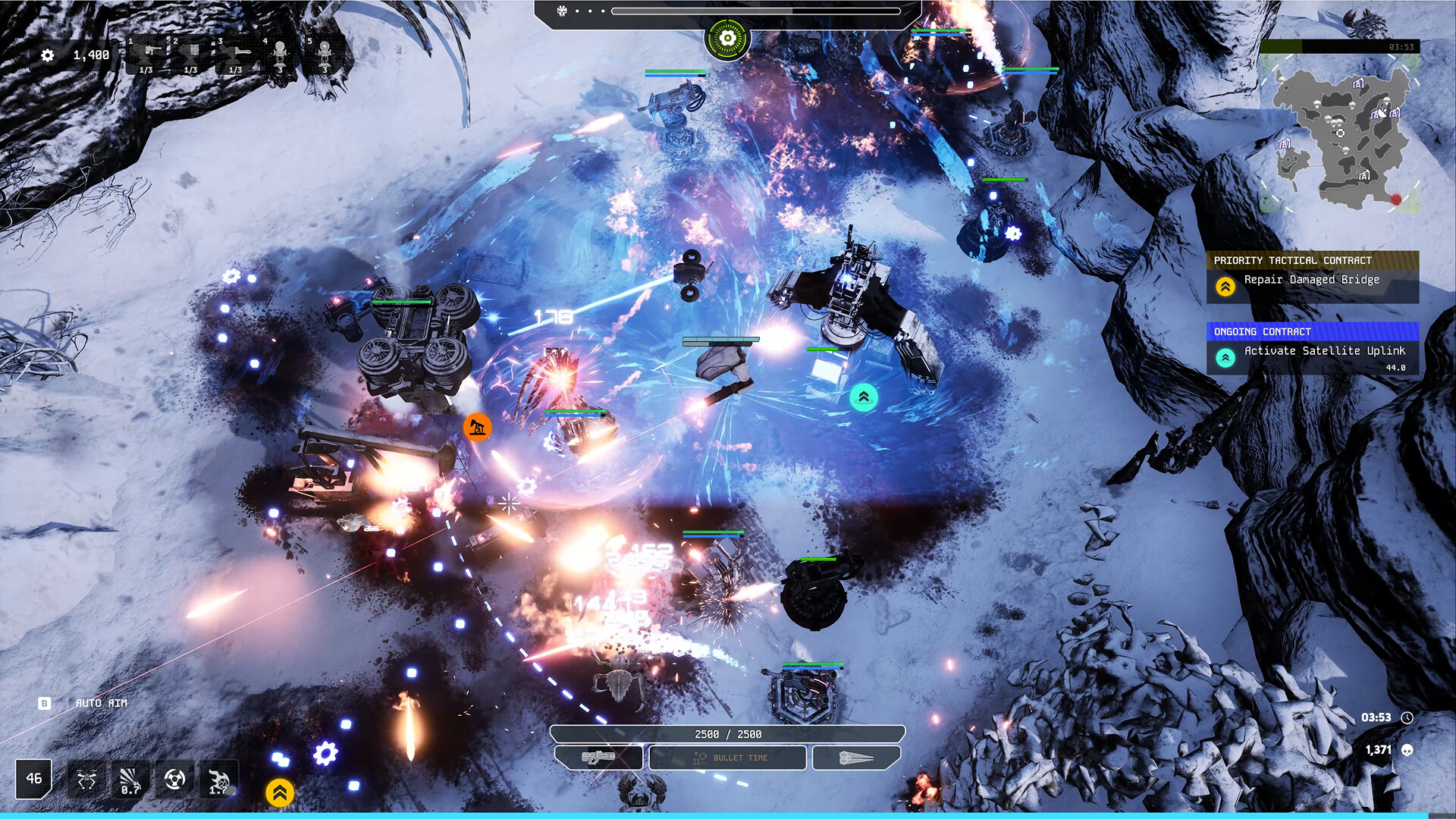The image size is (1456, 819).
Task: Select the Repair Damaged Bridge contract
Action: click(x=1313, y=280)
